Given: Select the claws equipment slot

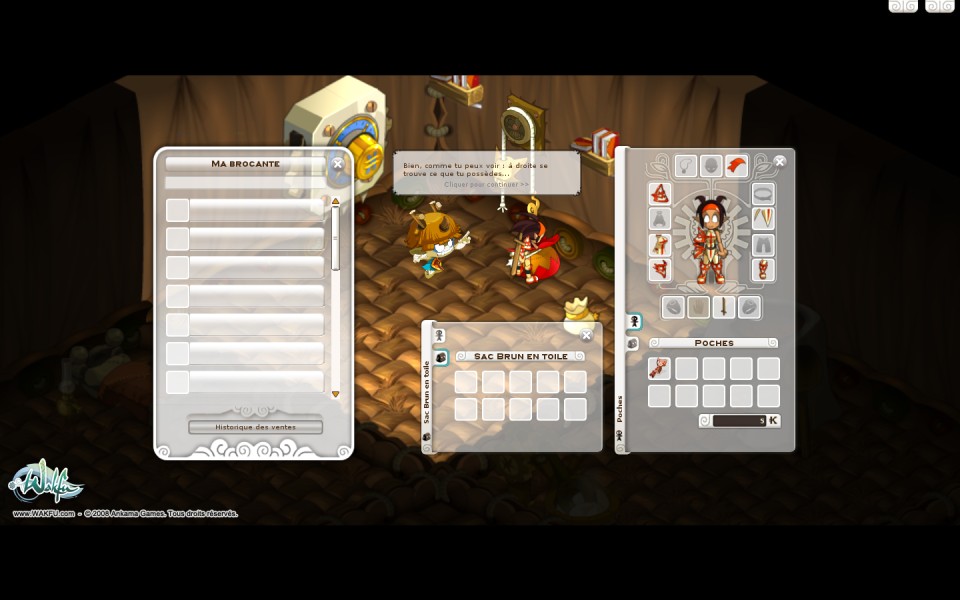Looking at the screenshot, I should [762, 218].
